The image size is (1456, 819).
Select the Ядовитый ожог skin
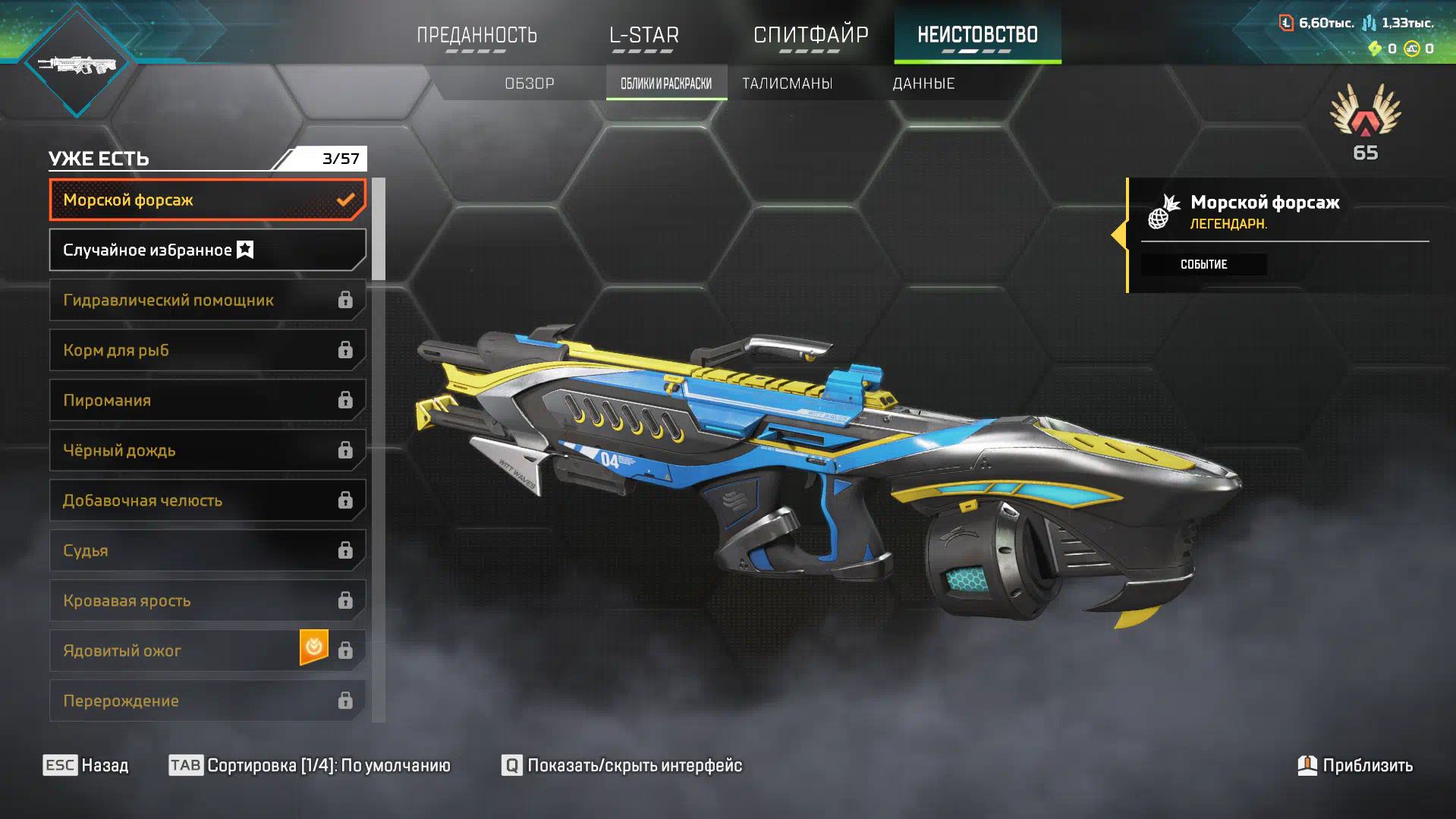pos(207,650)
